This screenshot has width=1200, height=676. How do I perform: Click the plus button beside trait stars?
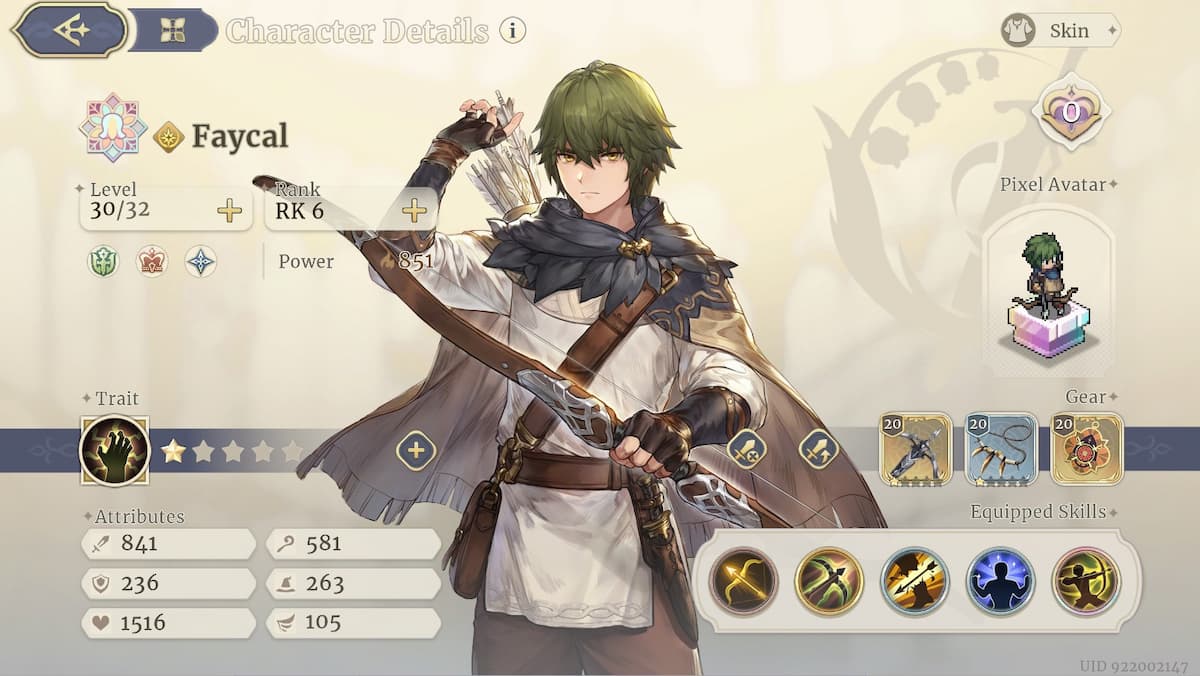[416, 451]
